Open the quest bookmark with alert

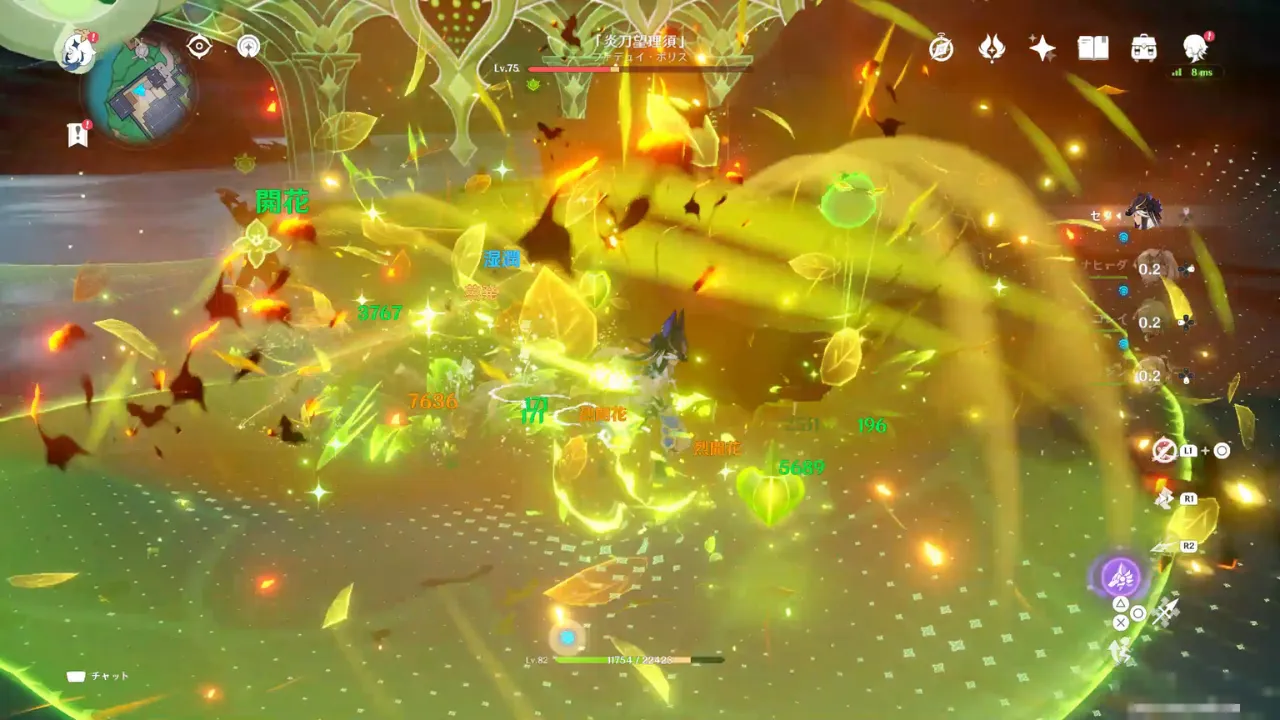[x=78, y=134]
